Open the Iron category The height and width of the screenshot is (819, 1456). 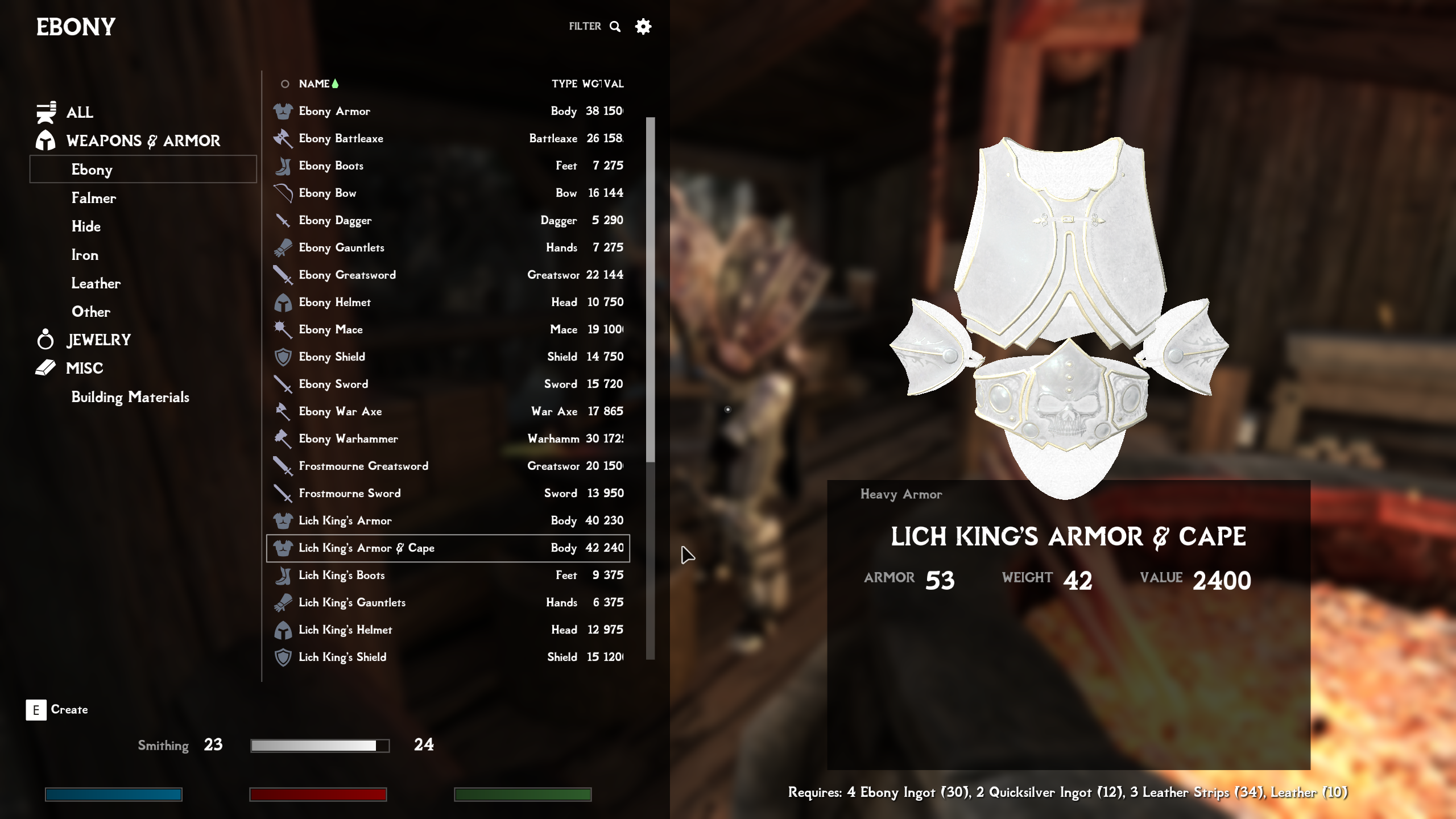[x=84, y=255]
